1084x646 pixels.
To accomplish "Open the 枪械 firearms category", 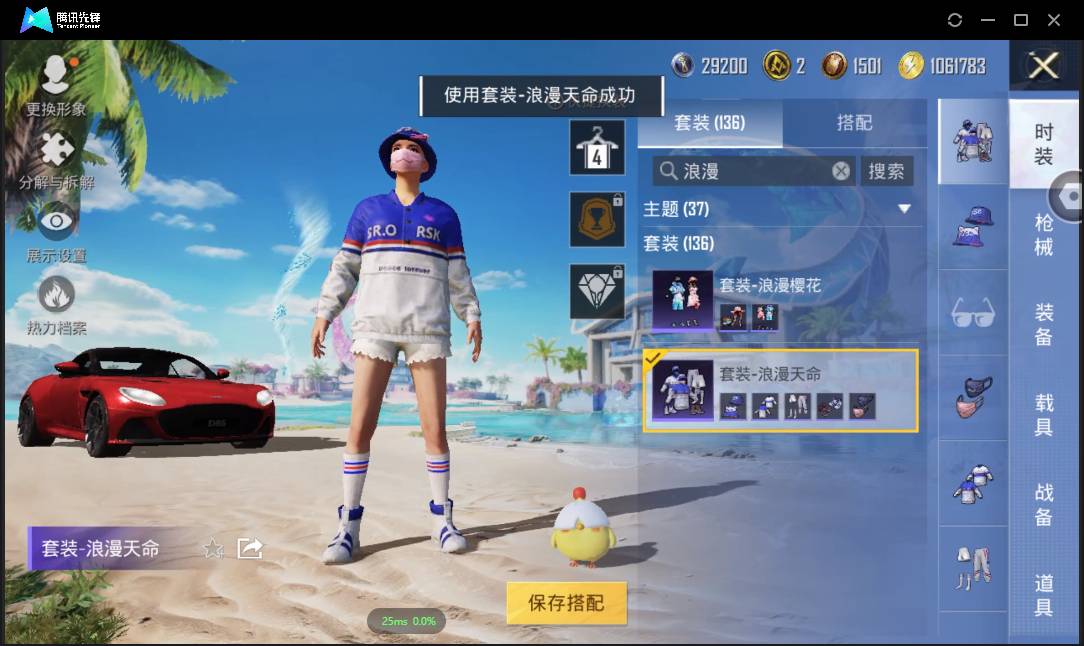I will pyautogui.click(x=1044, y=234).
